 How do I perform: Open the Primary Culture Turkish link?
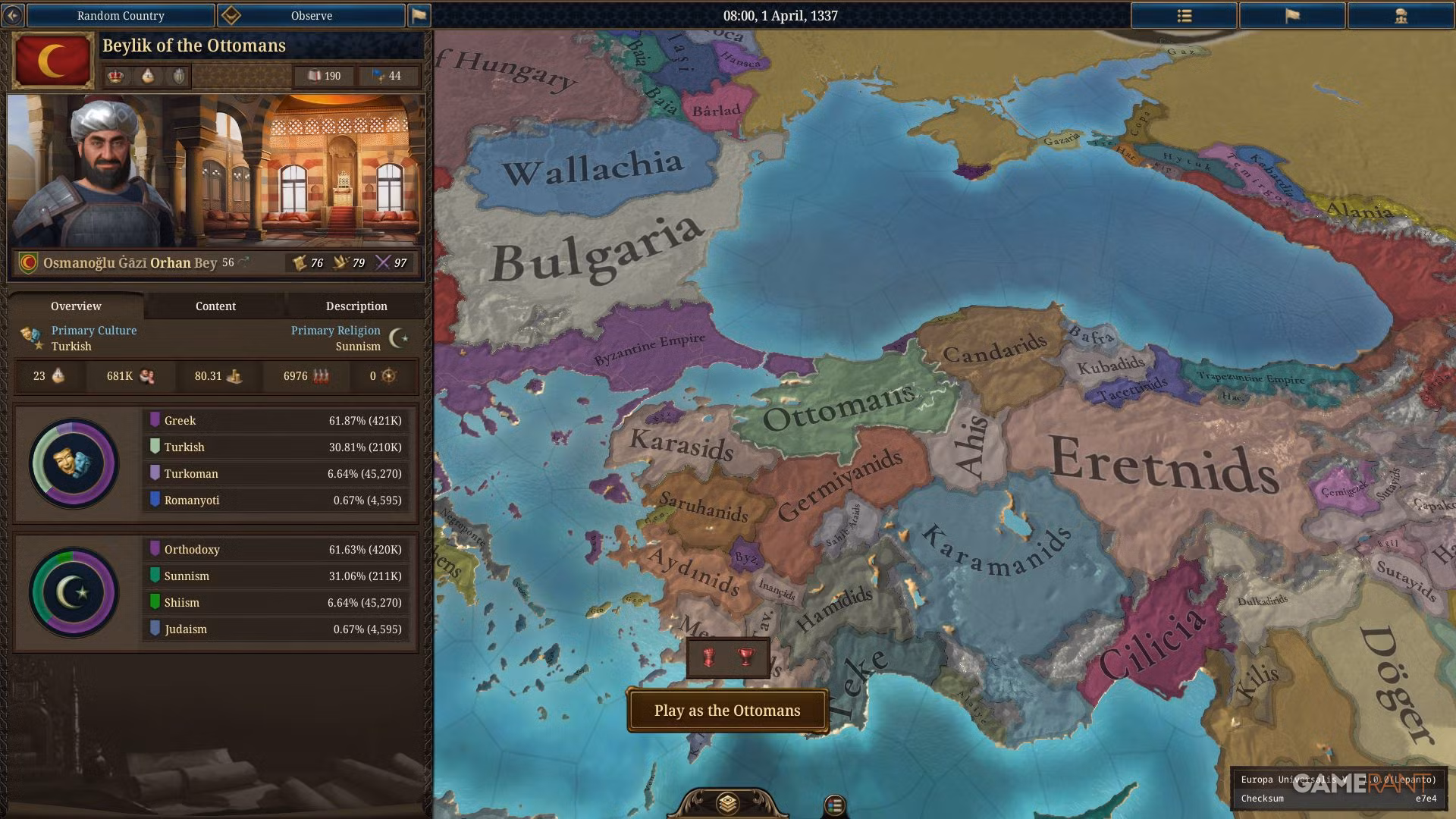[94, 338]
